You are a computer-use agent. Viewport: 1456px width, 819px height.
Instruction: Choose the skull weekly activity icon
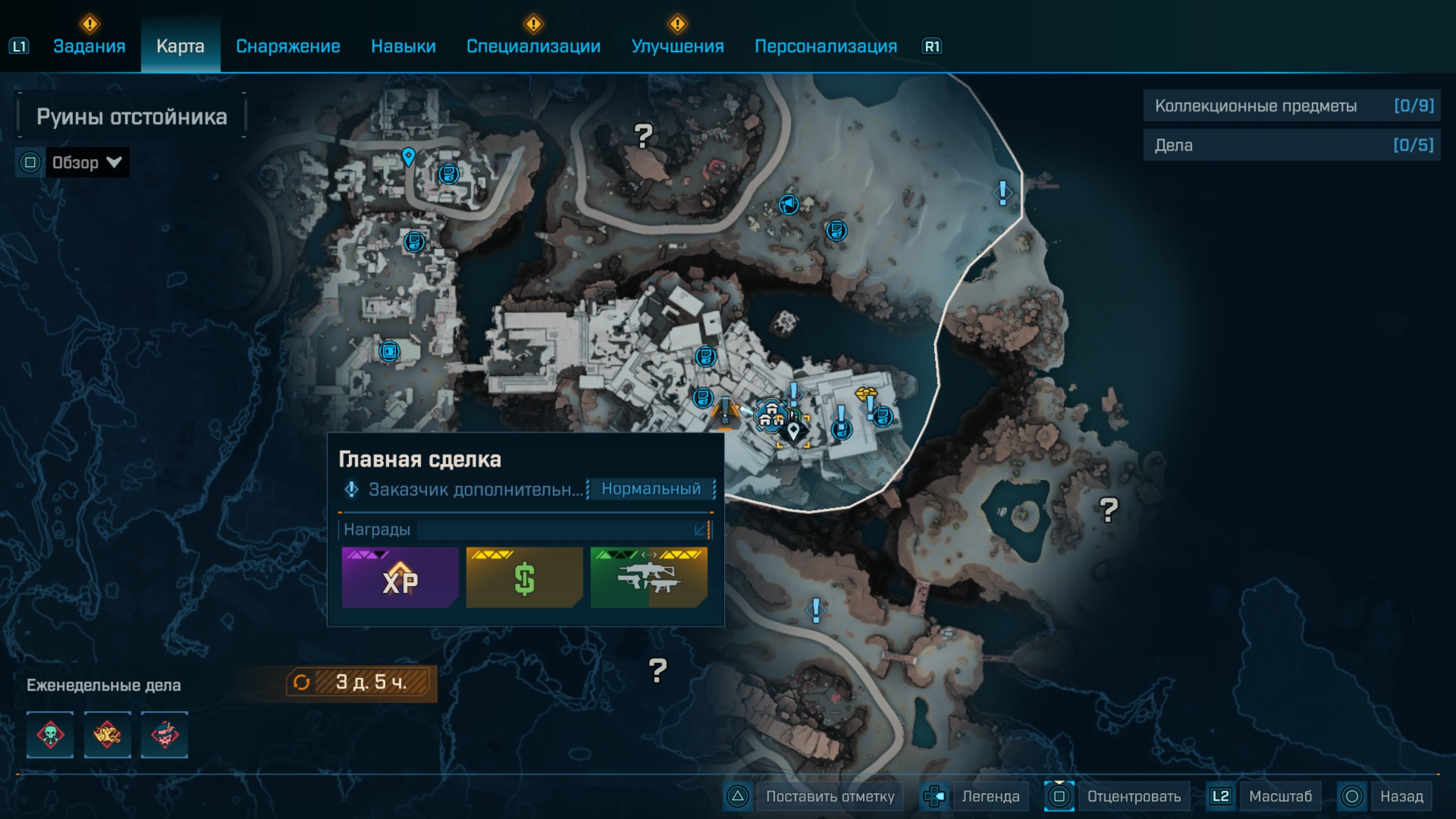50,735
